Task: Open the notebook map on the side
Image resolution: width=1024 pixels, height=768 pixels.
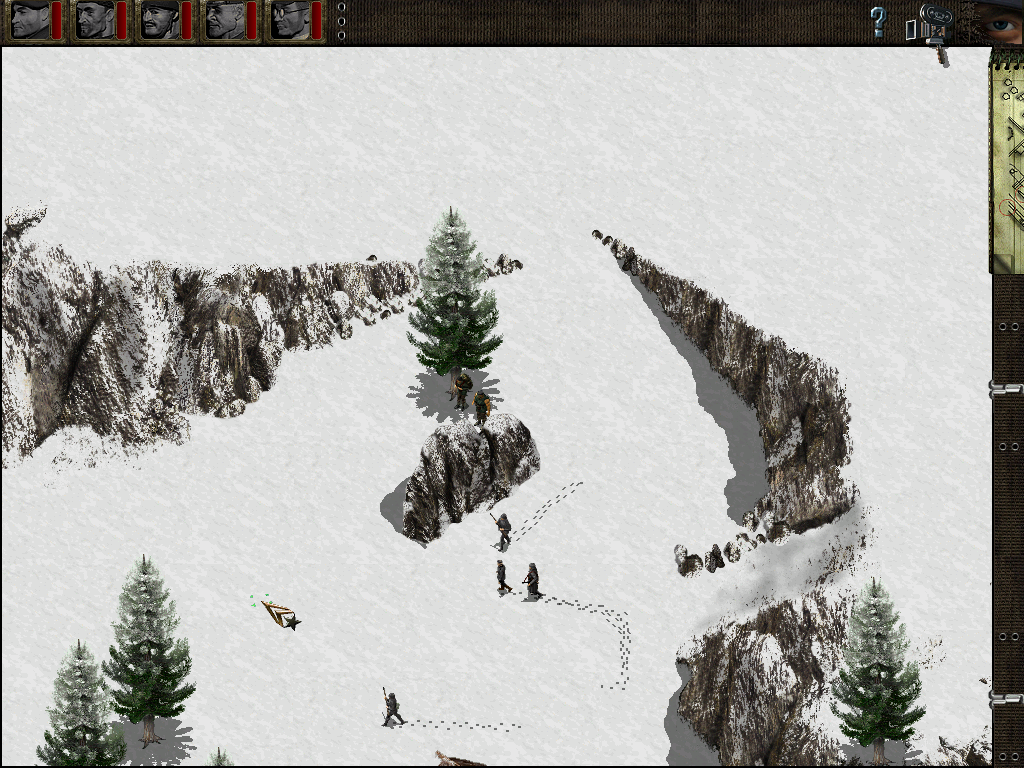Action: 1007,160
